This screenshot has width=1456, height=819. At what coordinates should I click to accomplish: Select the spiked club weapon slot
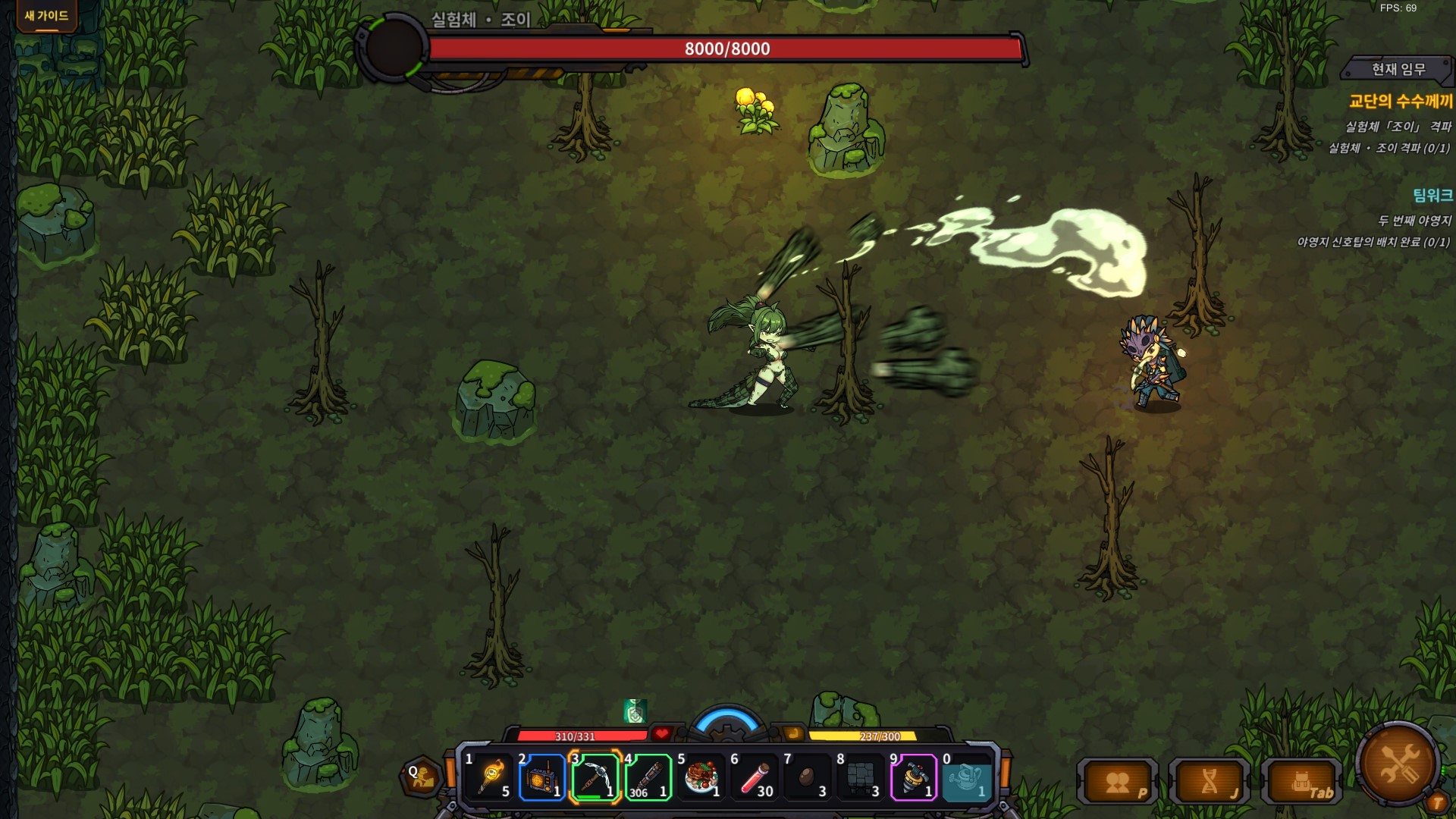point(648,777)
